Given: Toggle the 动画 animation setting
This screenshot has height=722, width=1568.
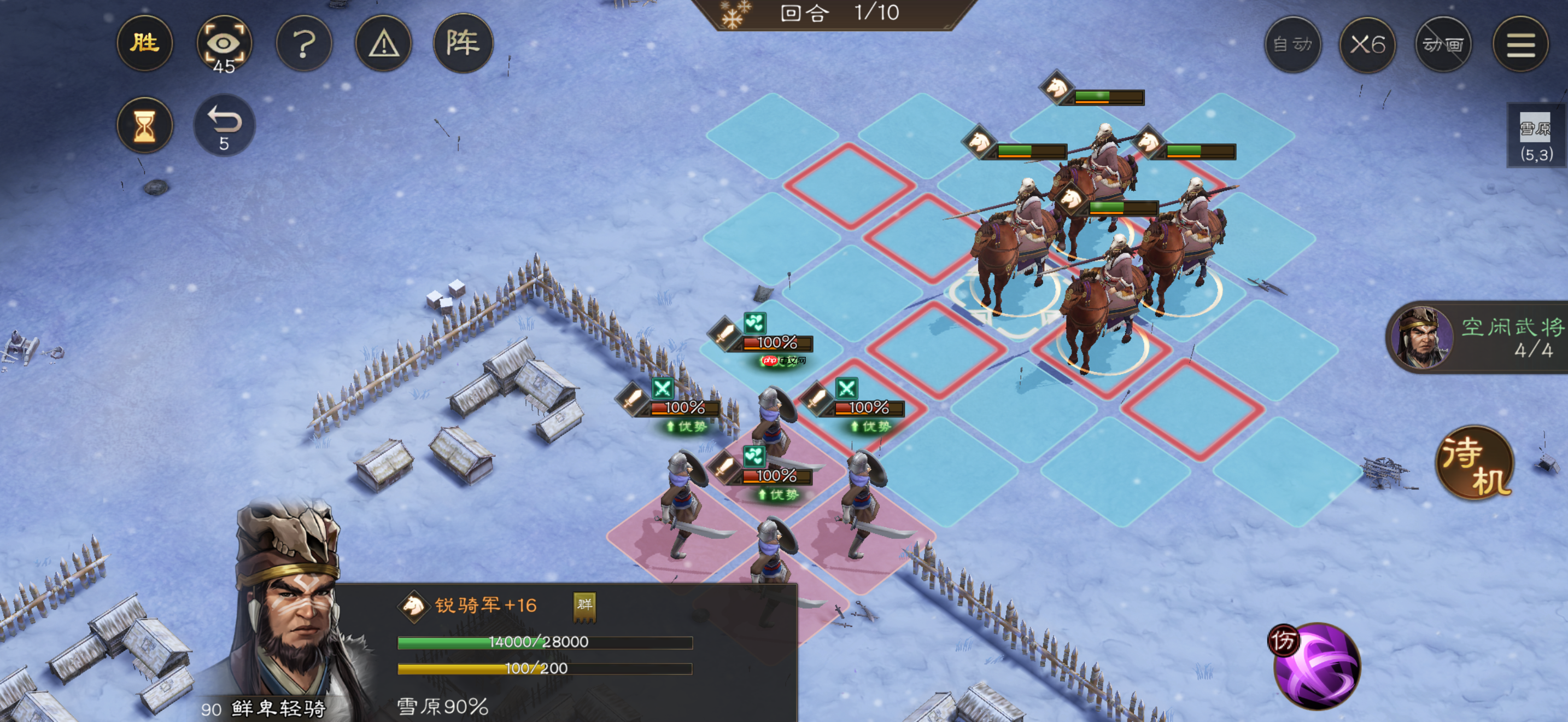Looking at the screenshot, I should point(1444,43).
